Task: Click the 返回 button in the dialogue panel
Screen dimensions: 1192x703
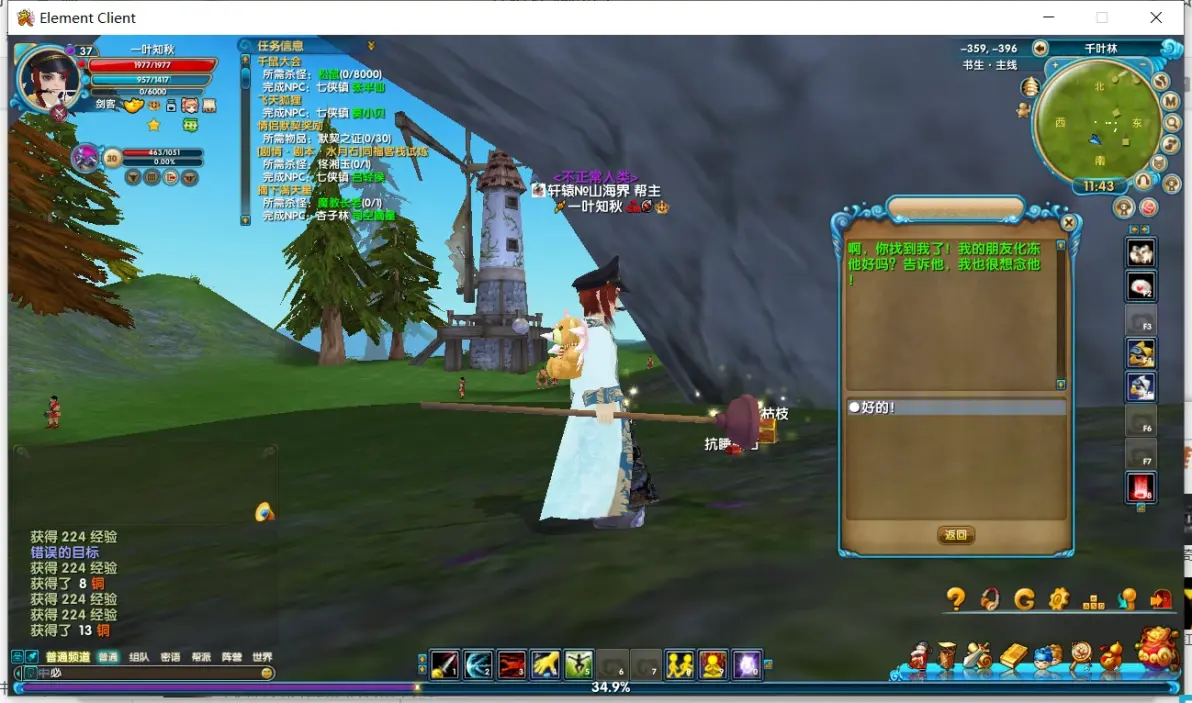Action: (956, 535)
